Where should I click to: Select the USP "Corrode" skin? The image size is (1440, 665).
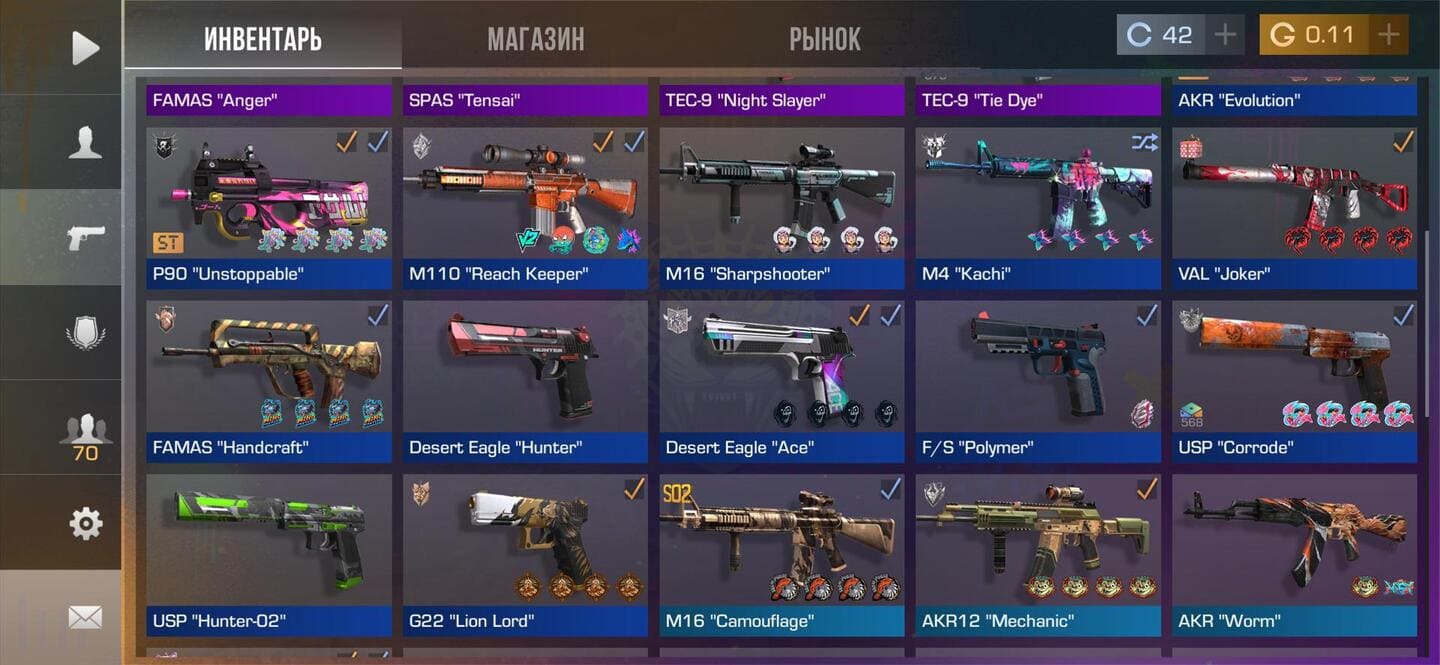1294,380
